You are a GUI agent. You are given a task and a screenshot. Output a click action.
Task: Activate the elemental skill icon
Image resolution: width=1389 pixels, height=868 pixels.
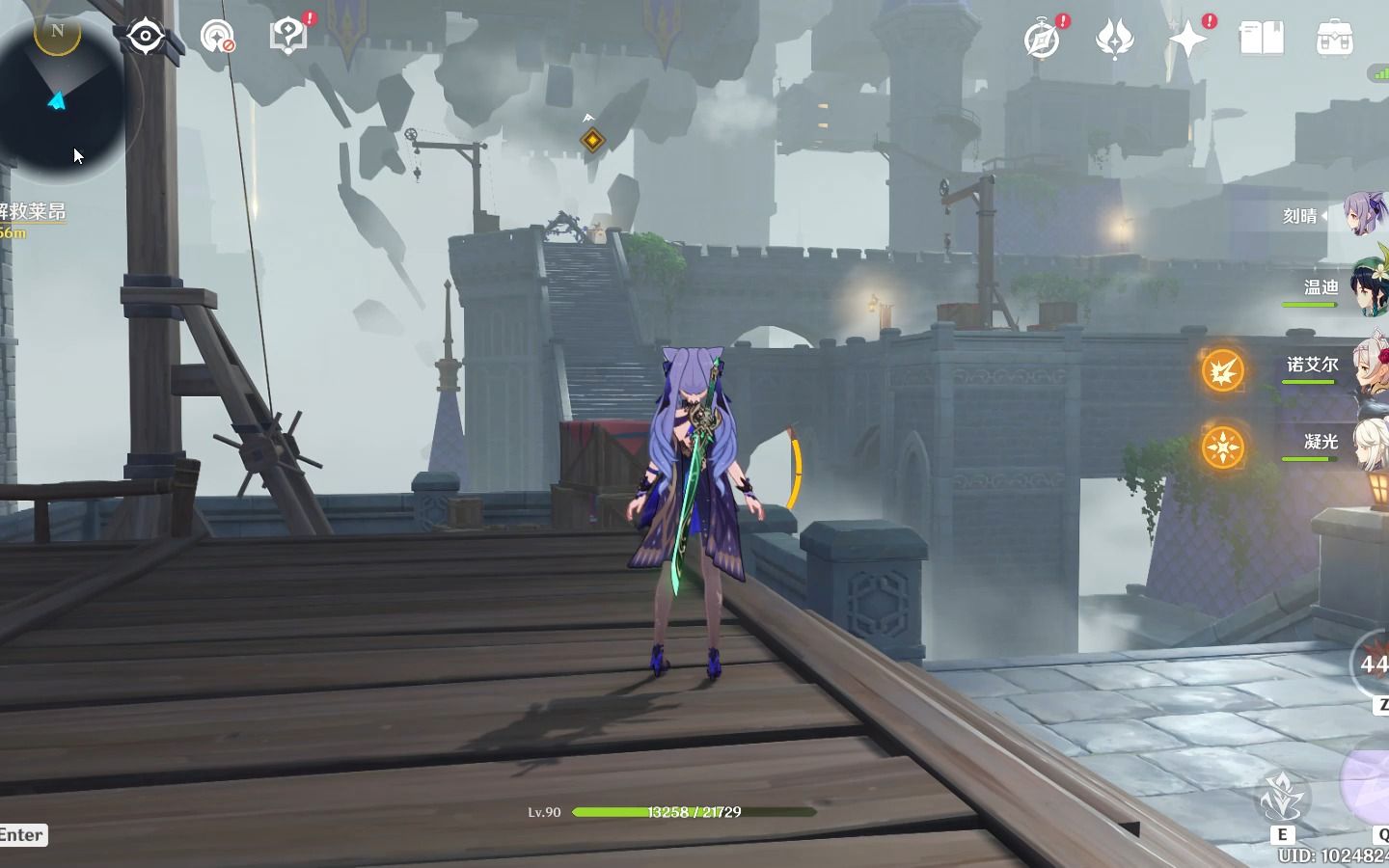pos(1282,799)
